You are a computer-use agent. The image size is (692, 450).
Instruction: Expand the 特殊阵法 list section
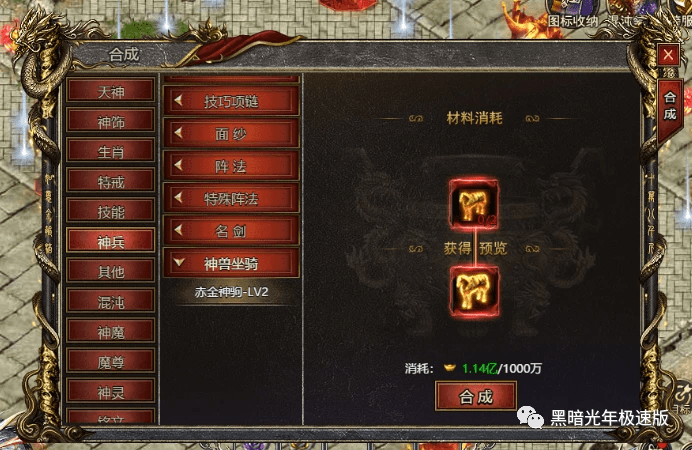232,198
